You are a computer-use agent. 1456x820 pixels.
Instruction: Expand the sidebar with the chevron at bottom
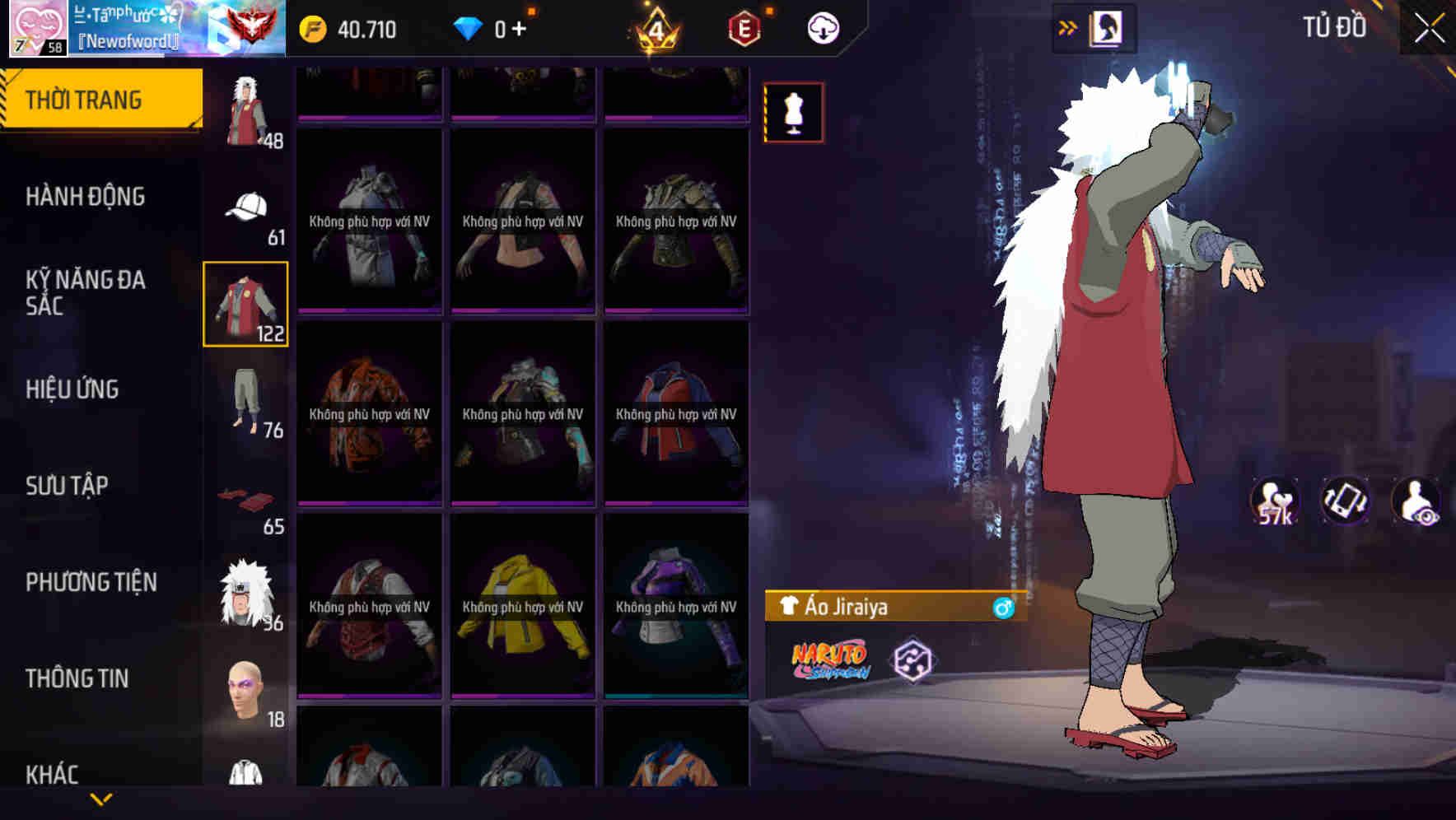tap(101, 799)
